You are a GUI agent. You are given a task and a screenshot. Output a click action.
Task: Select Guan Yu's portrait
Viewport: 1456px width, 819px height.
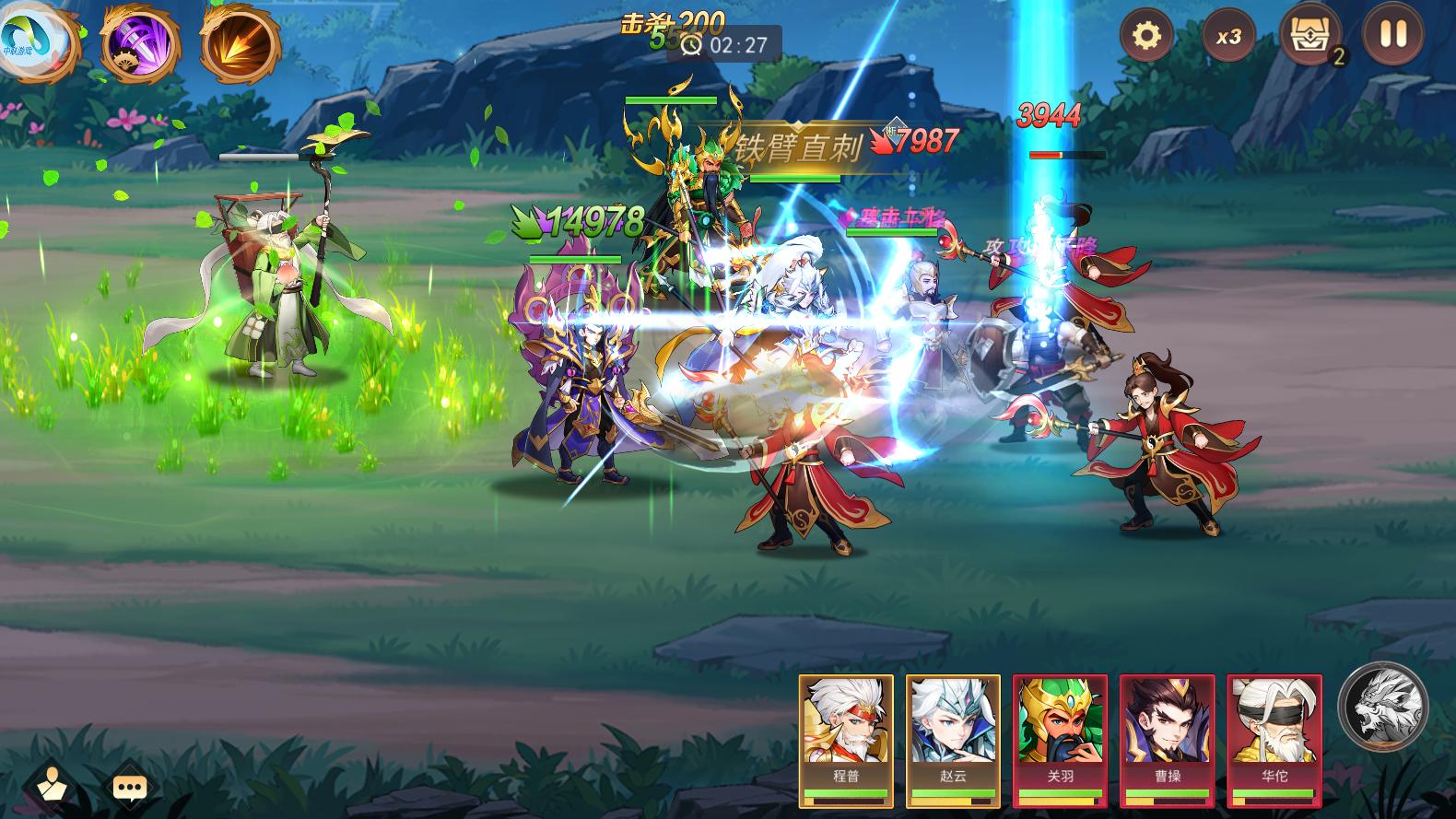tap(1062, 732)
